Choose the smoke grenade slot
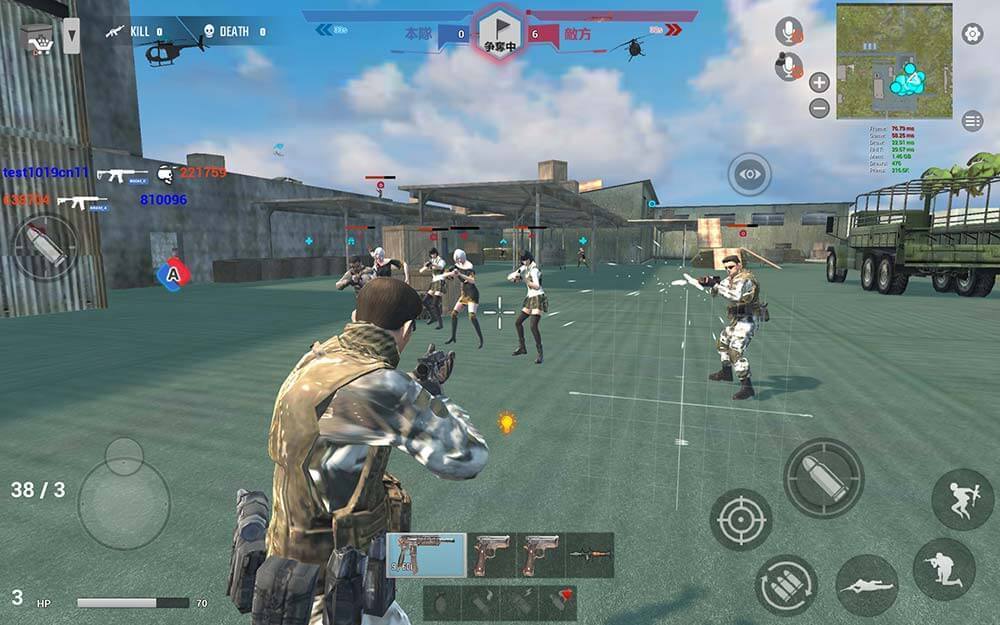1000x625 pixels. pyautogui.click(x=482, y=602)
